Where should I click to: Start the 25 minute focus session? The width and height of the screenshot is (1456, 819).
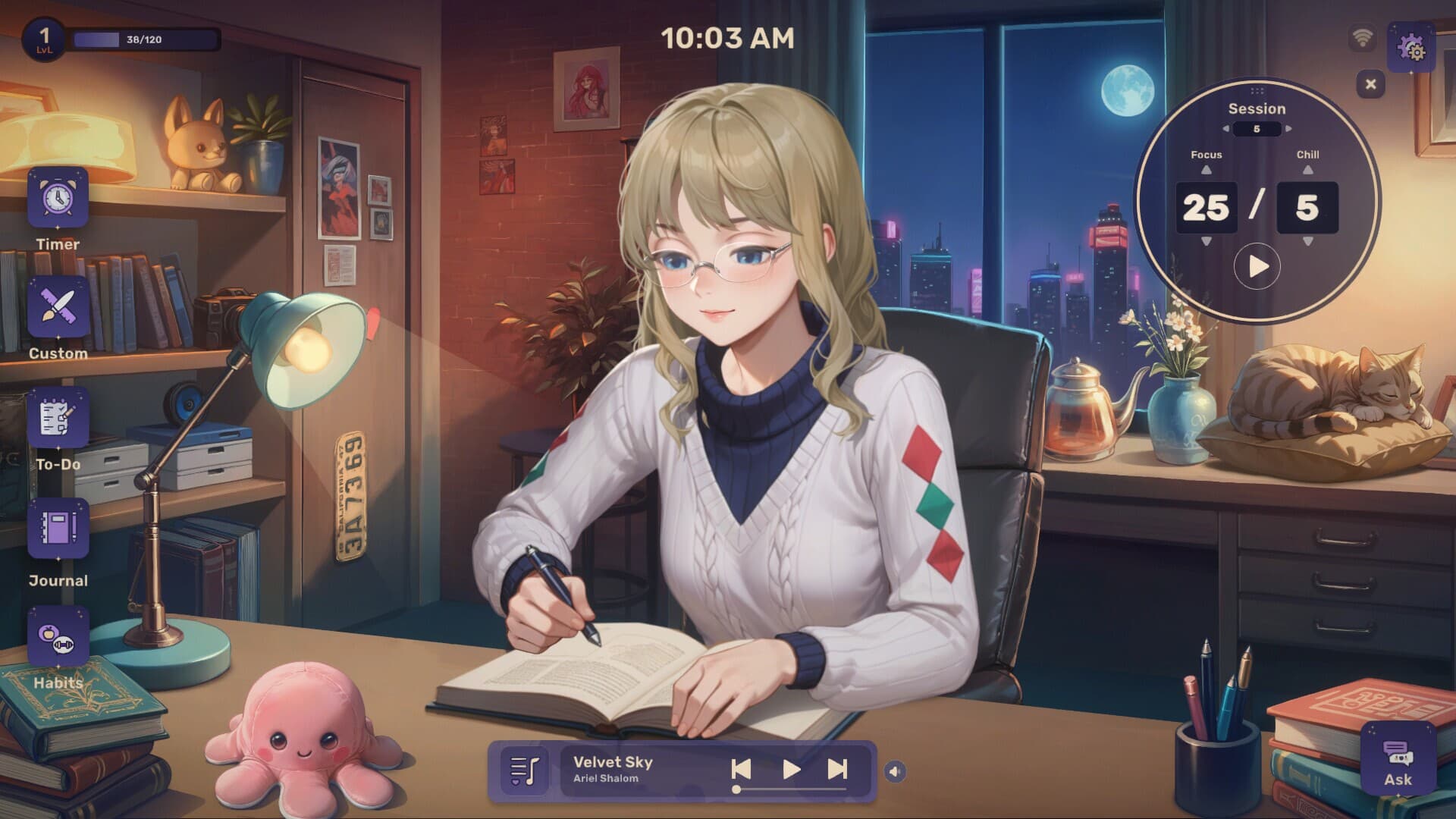click(1257, 265)
